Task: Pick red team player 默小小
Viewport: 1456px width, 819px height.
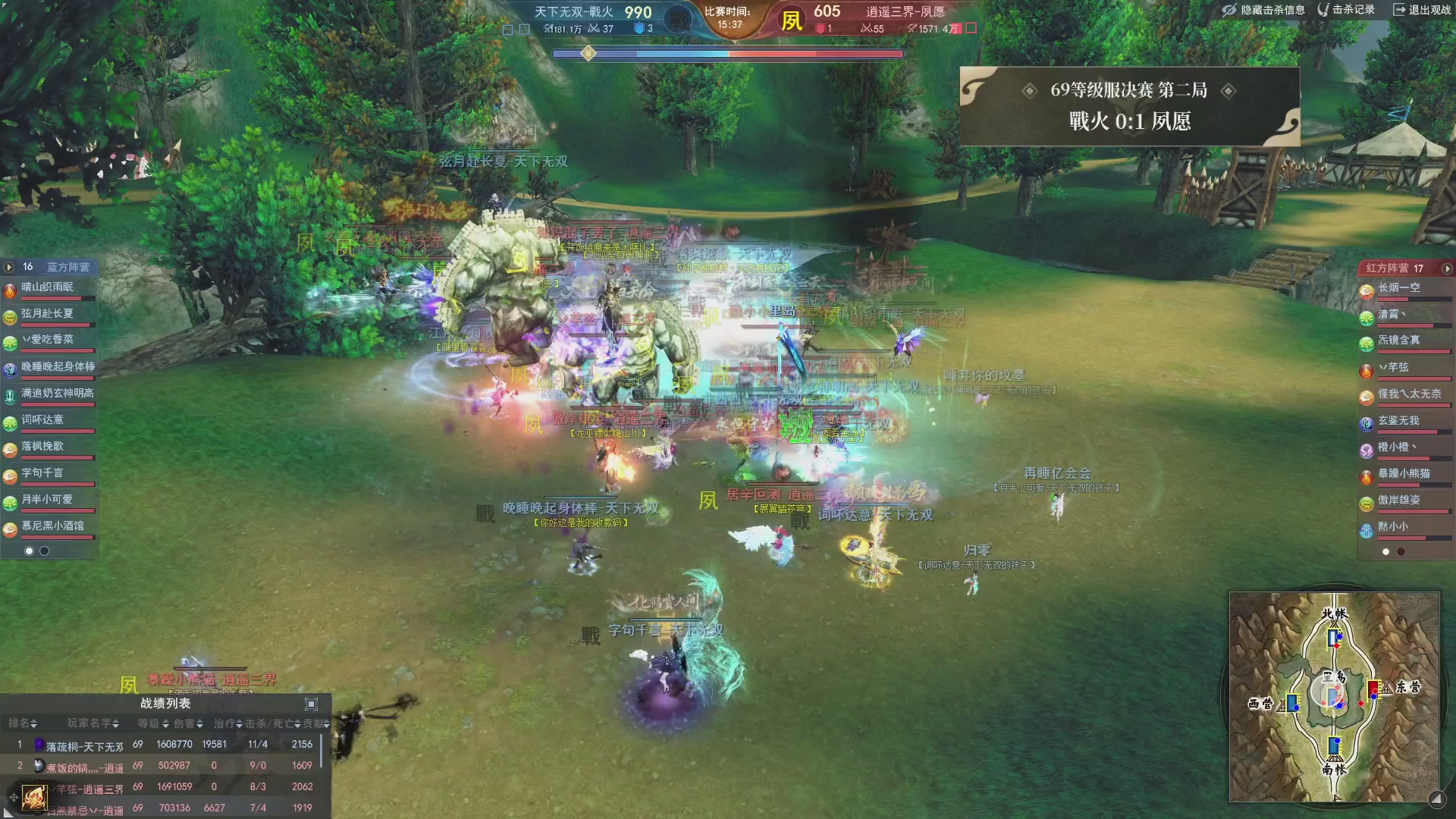Action: [1394, 528]
